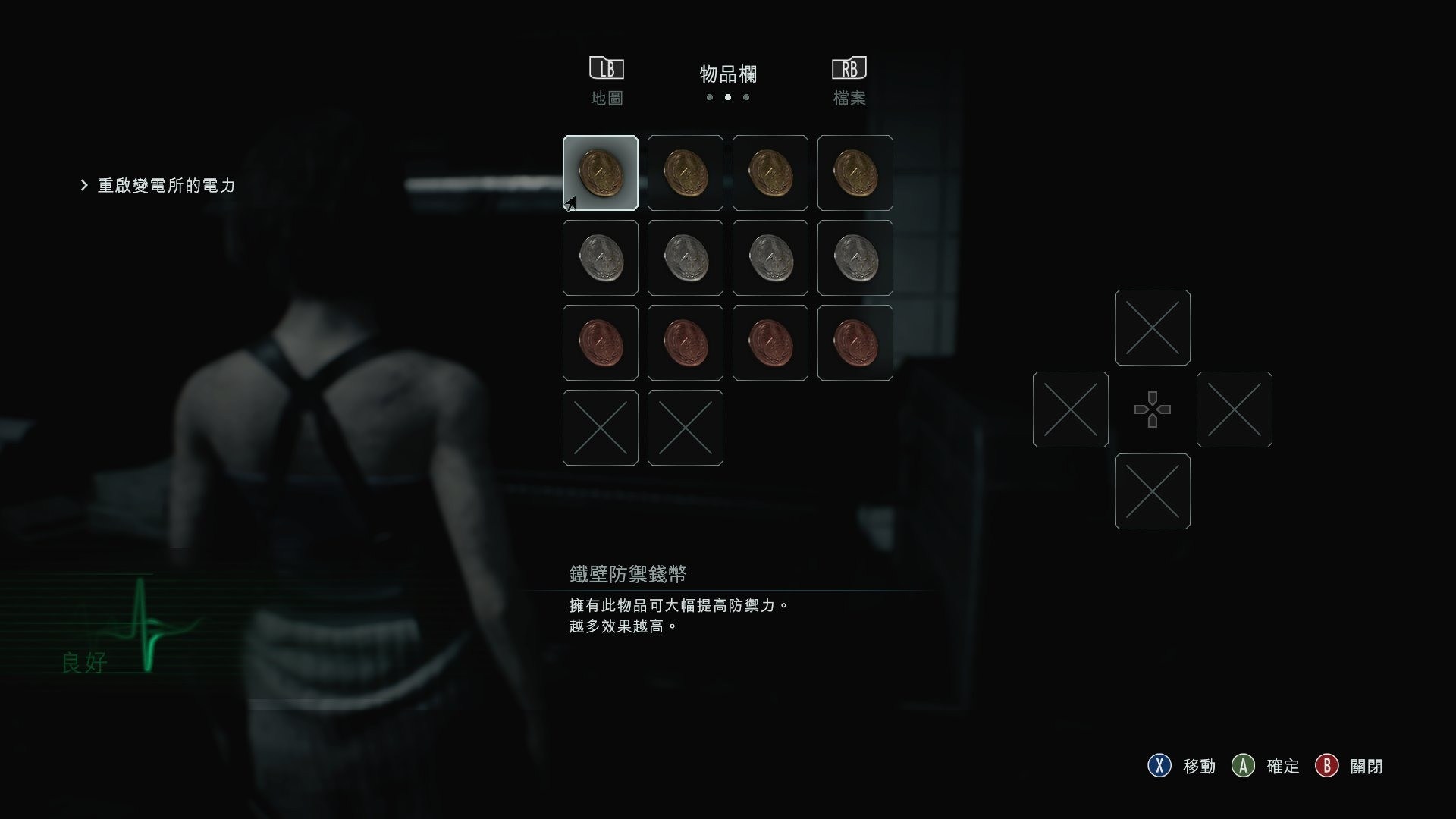Select the first silver coin in row two

click(x=600, y=258)
